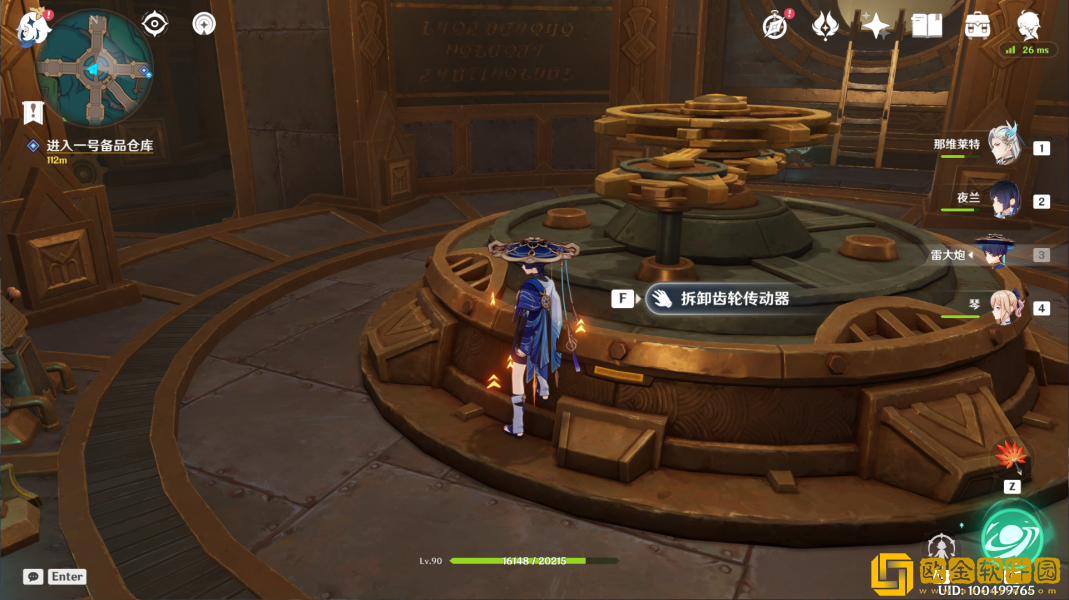Use the red maple leaf gadget
Screen dimensions: 1069x600
(1011, 458)
